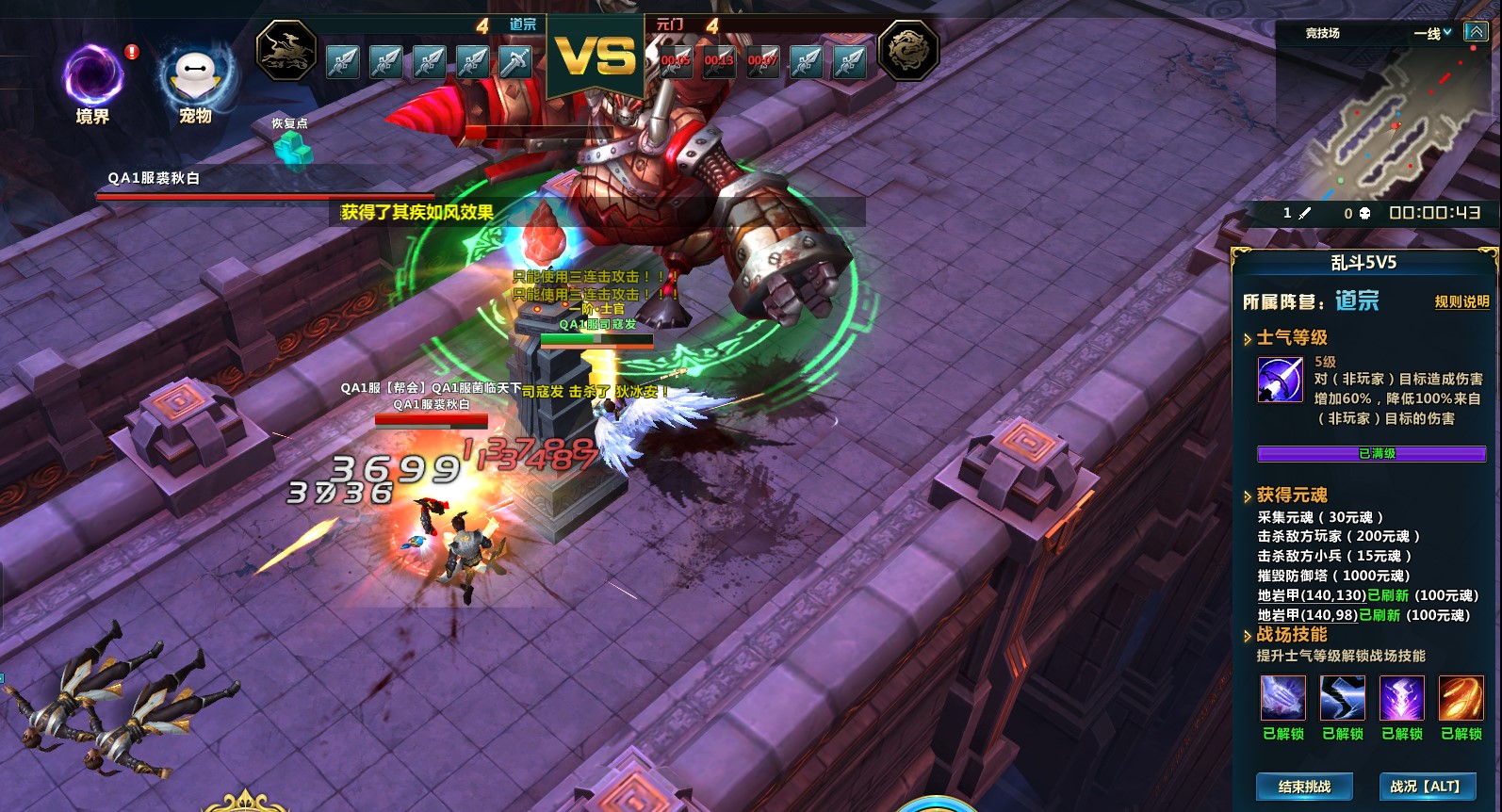Activate the pale purple claw battlefield skill

(x=1282, y=698)
